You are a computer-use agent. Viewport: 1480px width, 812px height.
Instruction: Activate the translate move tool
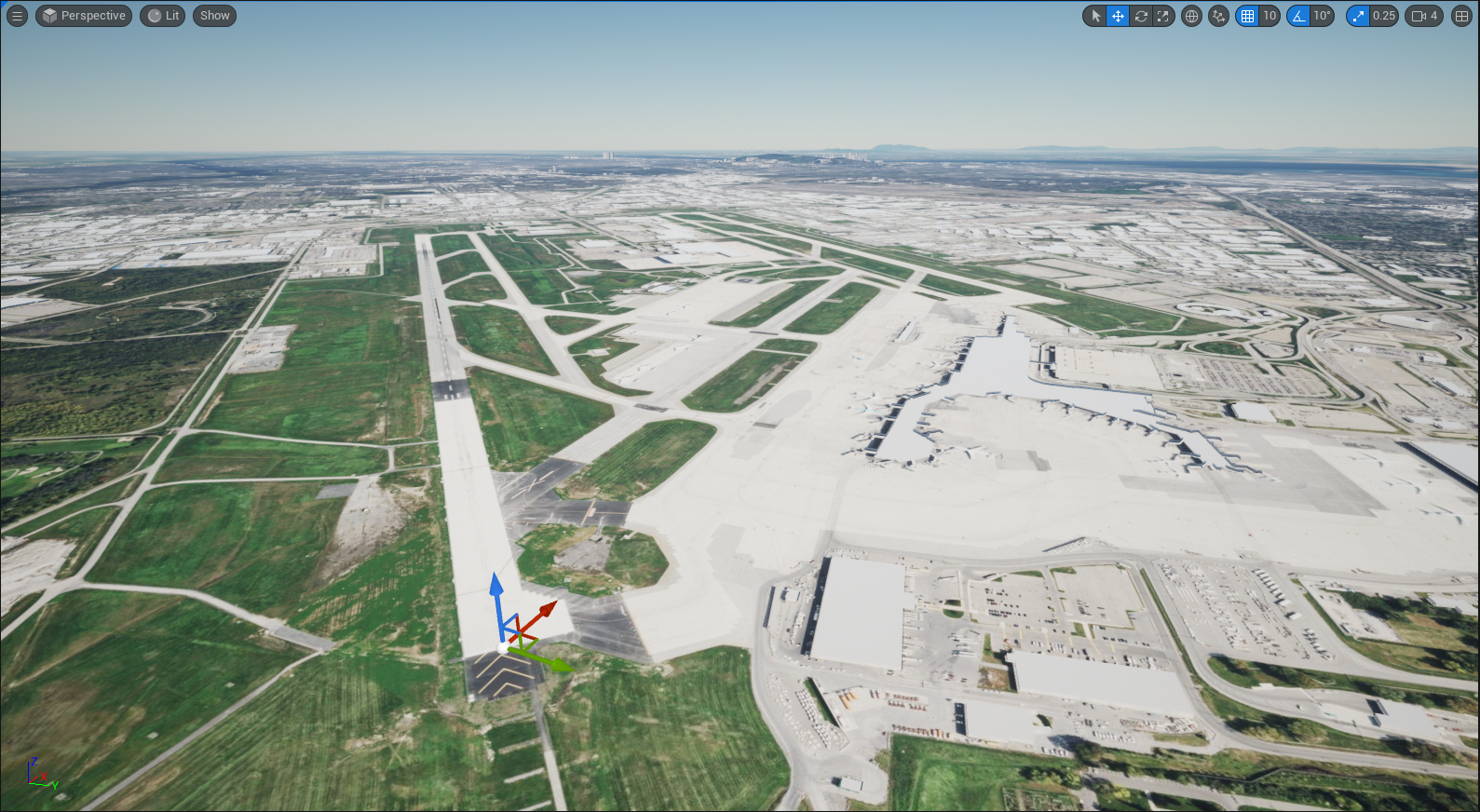1118,16
